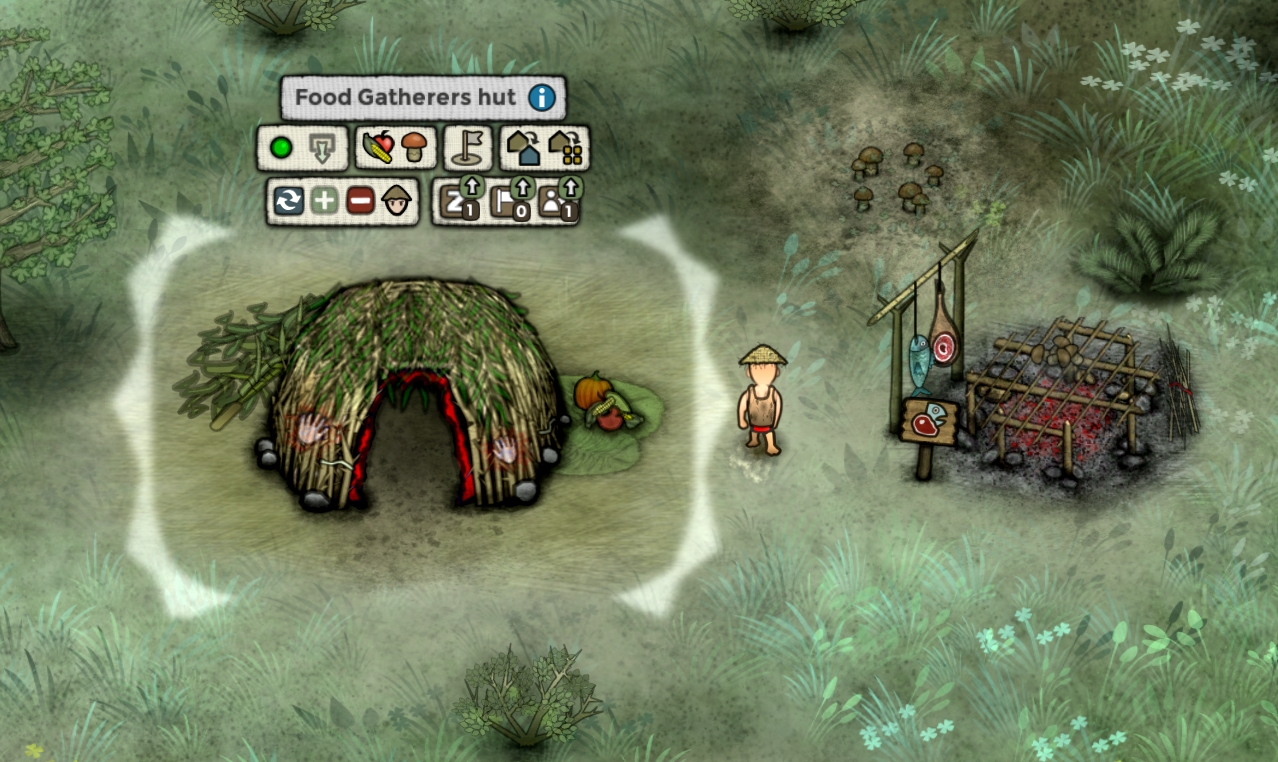Viewport: 1278px width, 762px height.
Task: Select the mushroom gathering icon
Action: 413,149
